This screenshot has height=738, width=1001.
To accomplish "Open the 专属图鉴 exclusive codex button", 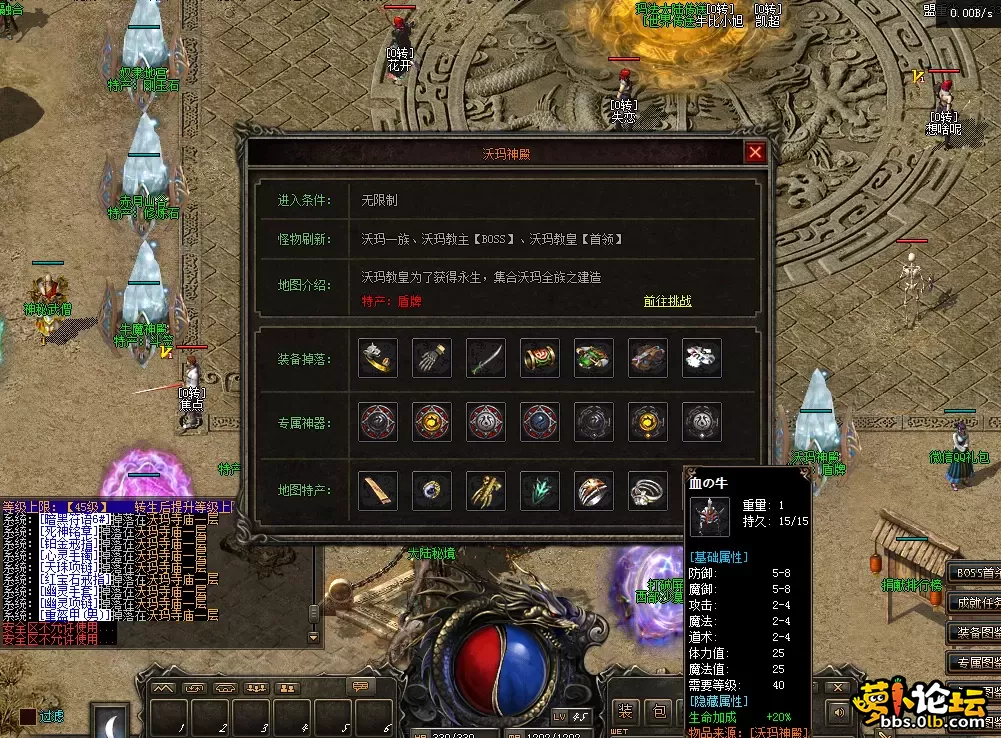I will (x=975, y=662).
